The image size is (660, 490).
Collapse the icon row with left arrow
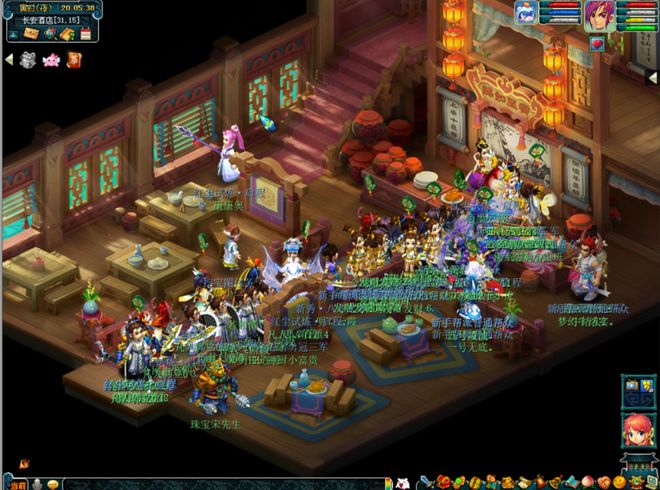8,60
